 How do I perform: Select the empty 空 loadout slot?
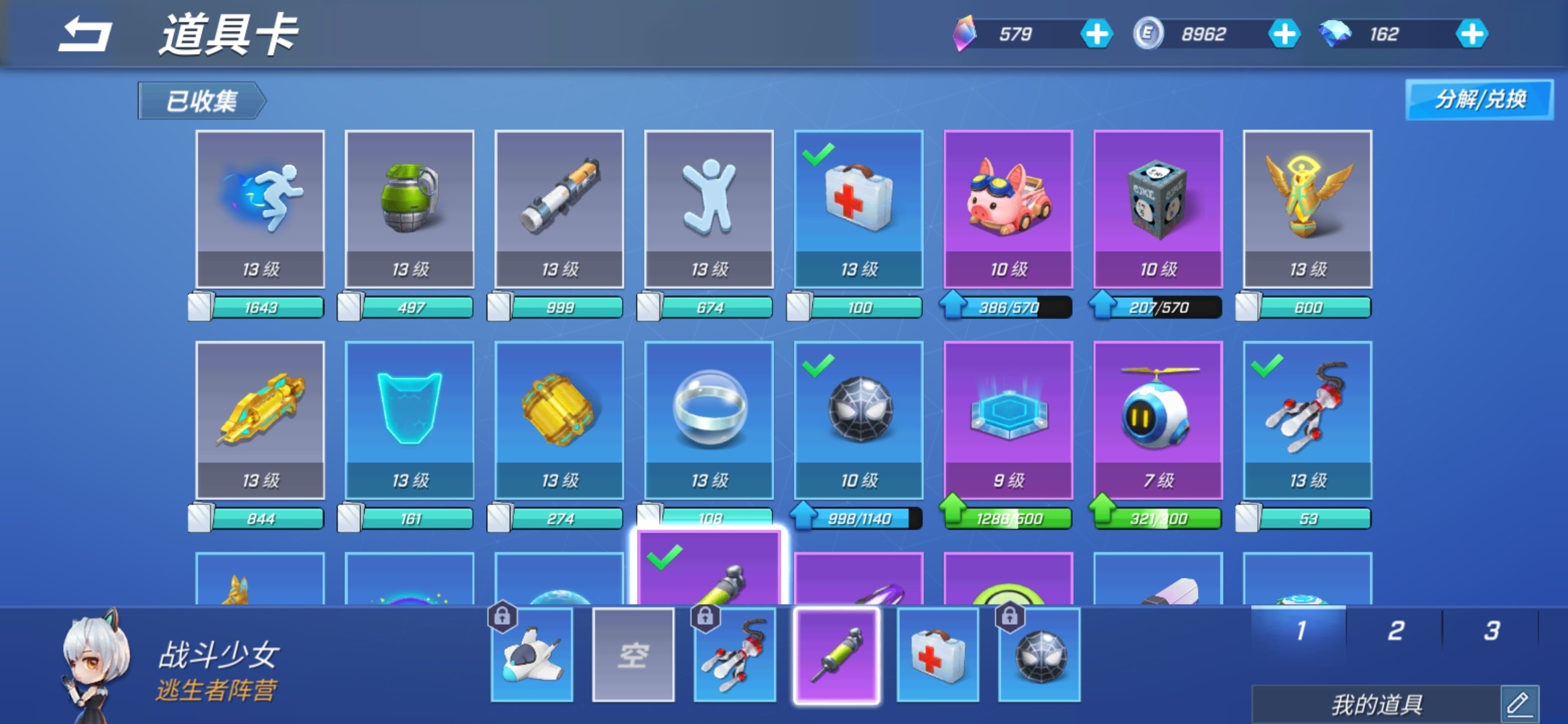tap(633, 655)
